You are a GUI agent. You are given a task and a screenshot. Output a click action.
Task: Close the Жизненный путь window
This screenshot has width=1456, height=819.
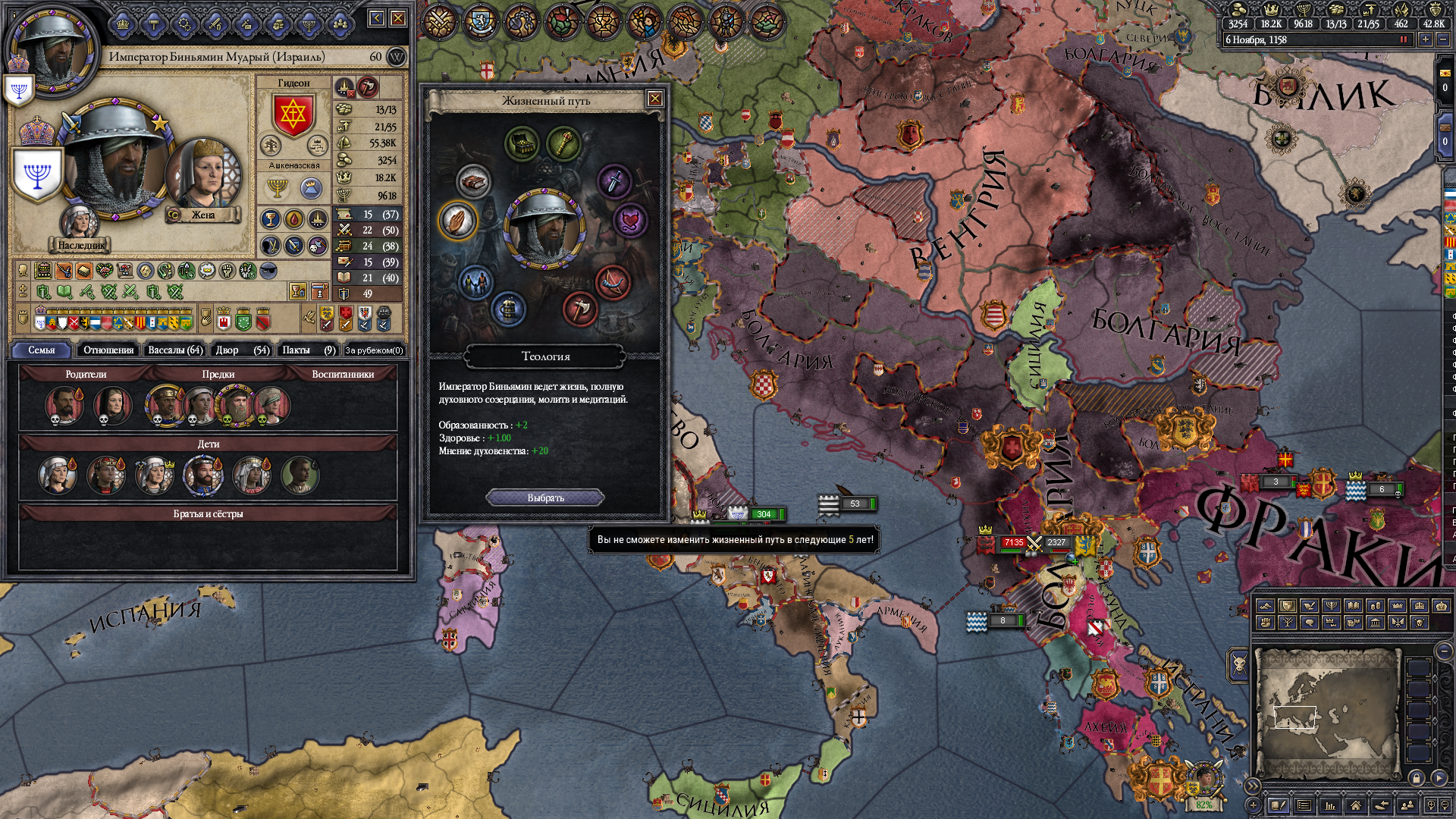(654, 99)
